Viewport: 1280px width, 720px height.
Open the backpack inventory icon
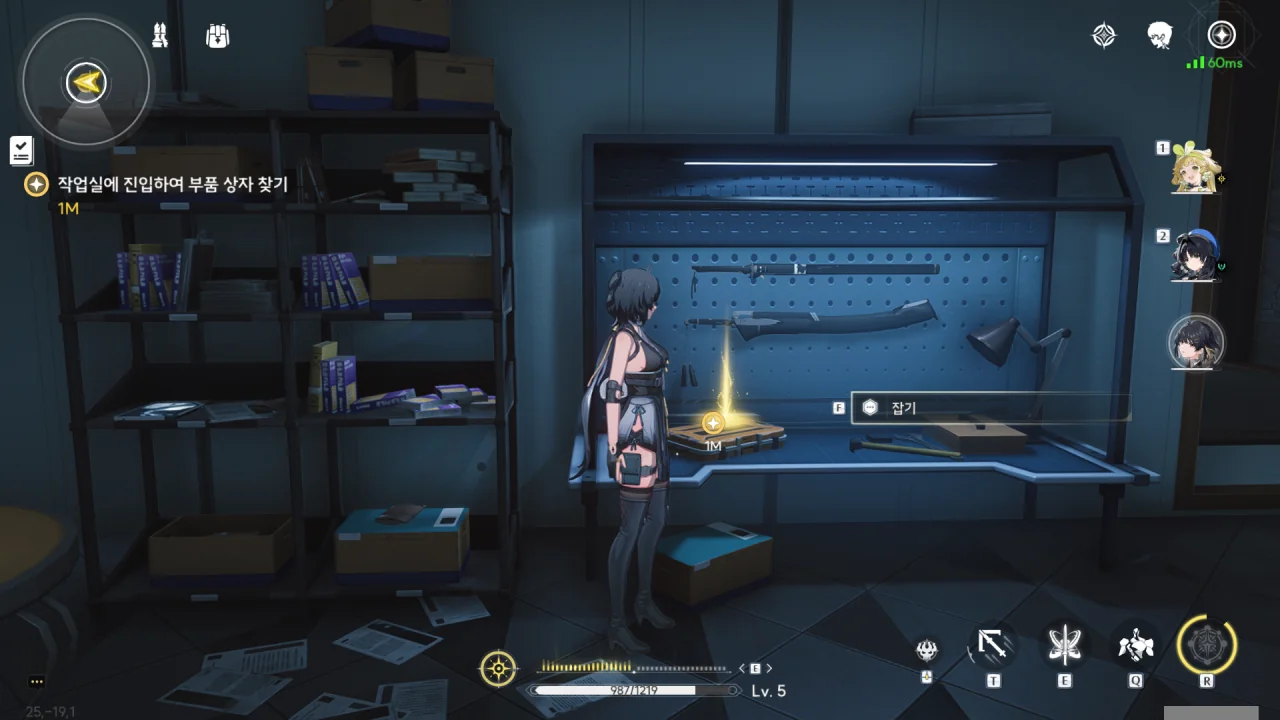(x=217, y=36)
